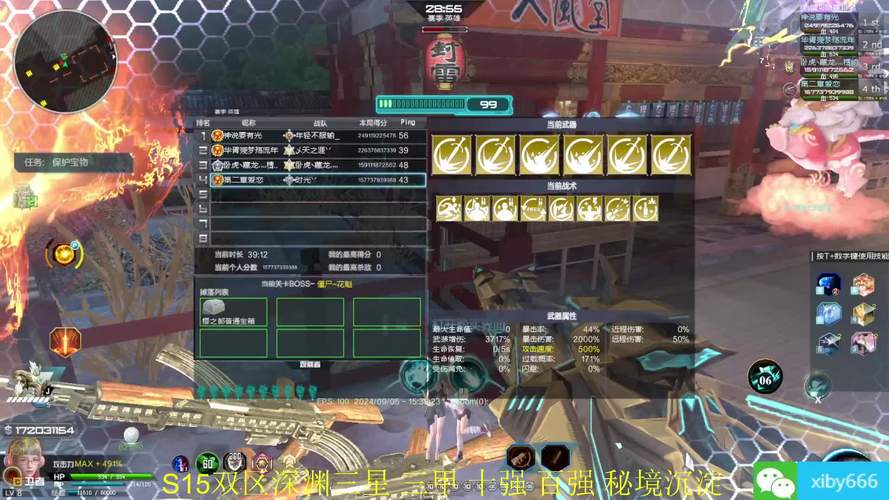Click the green 60 buff icon
Viewport: 889px width, 500px height.
click(x=208, y=463)
